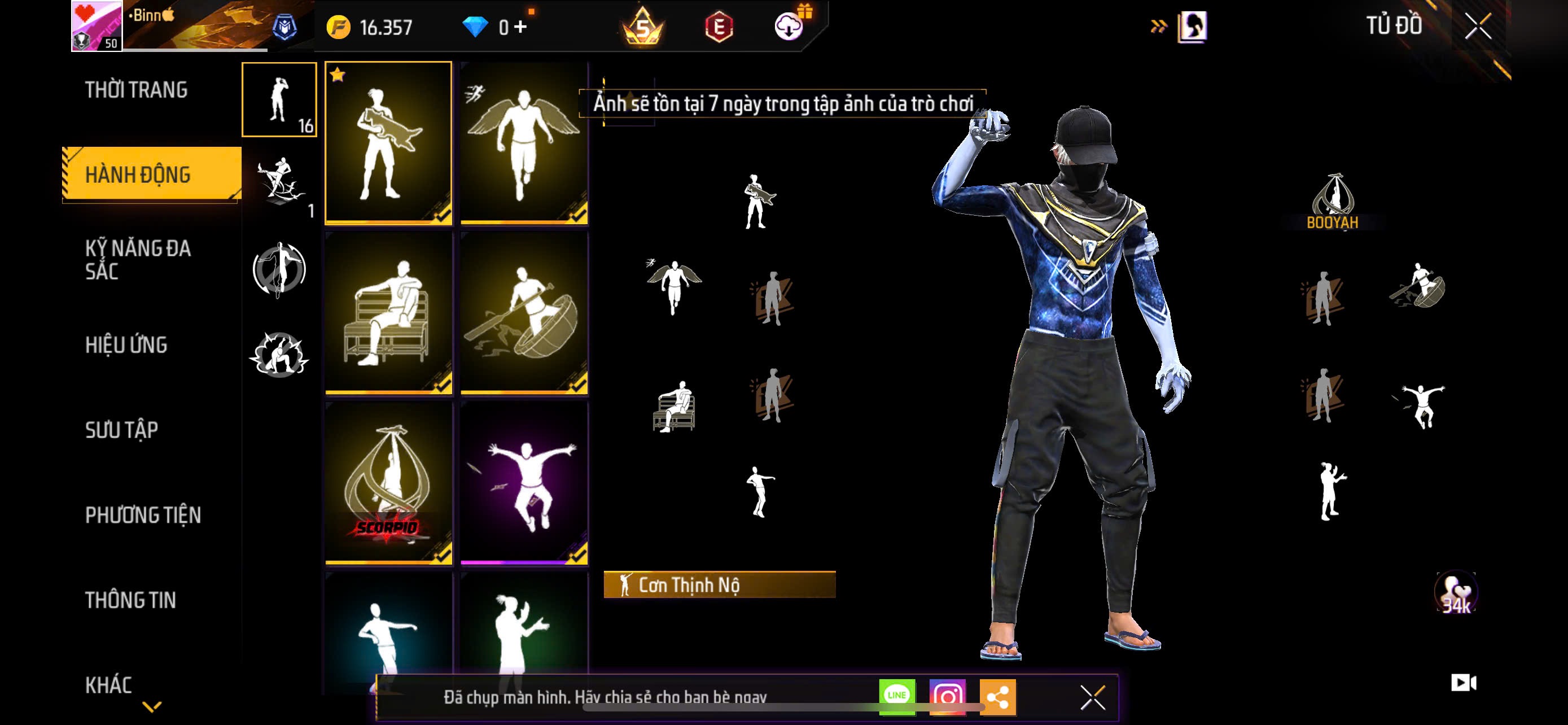Open the video camera recording icon

[1464, 683]
